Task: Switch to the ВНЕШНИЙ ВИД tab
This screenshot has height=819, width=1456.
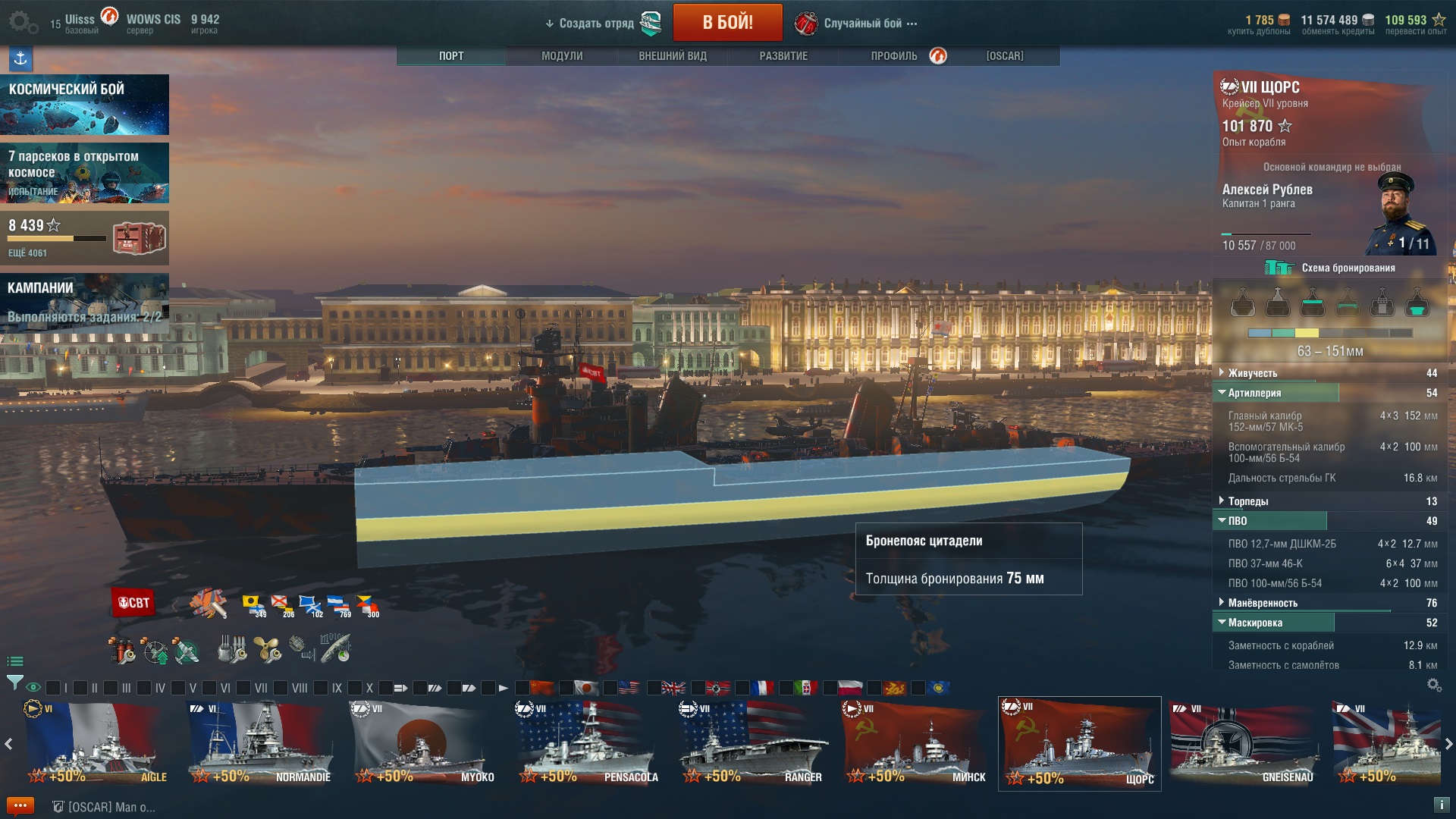Action: (x=673, y=56)
